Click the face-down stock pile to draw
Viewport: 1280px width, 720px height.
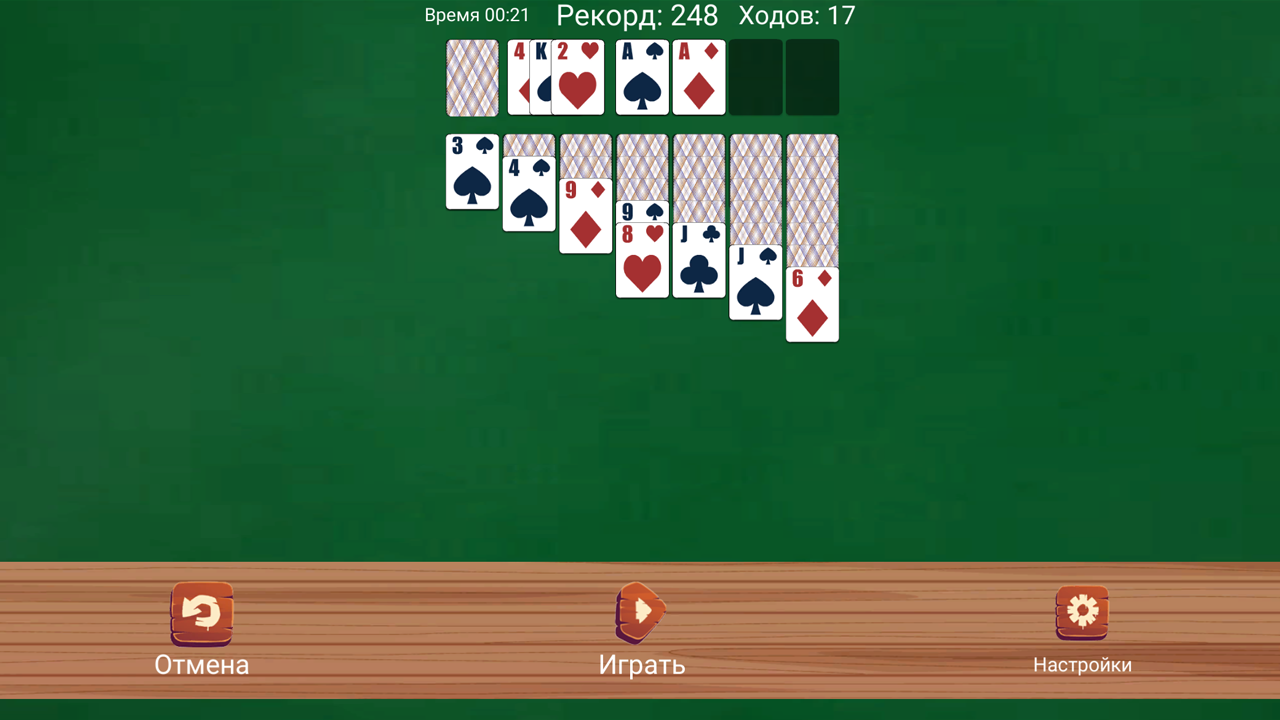[471, 78]
